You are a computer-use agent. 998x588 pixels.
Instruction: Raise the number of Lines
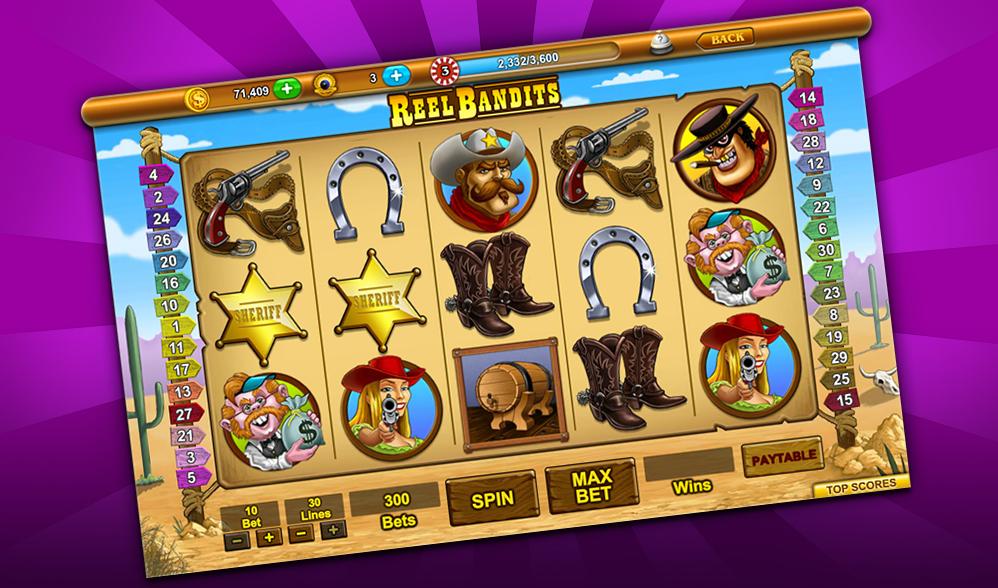coord(334,529)
